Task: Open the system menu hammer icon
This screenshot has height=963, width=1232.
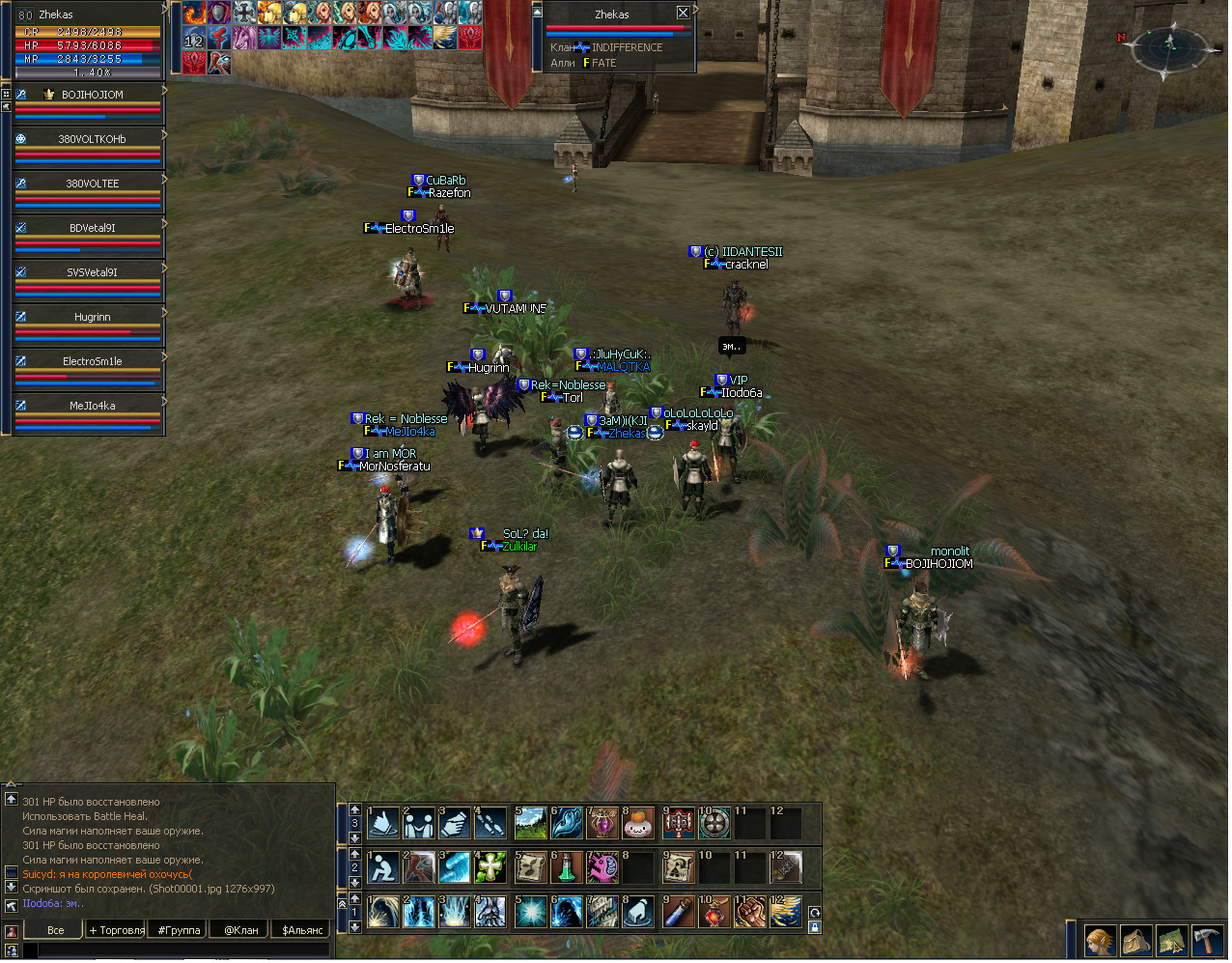Action: pyautogui.click(x=1206, y=941)
